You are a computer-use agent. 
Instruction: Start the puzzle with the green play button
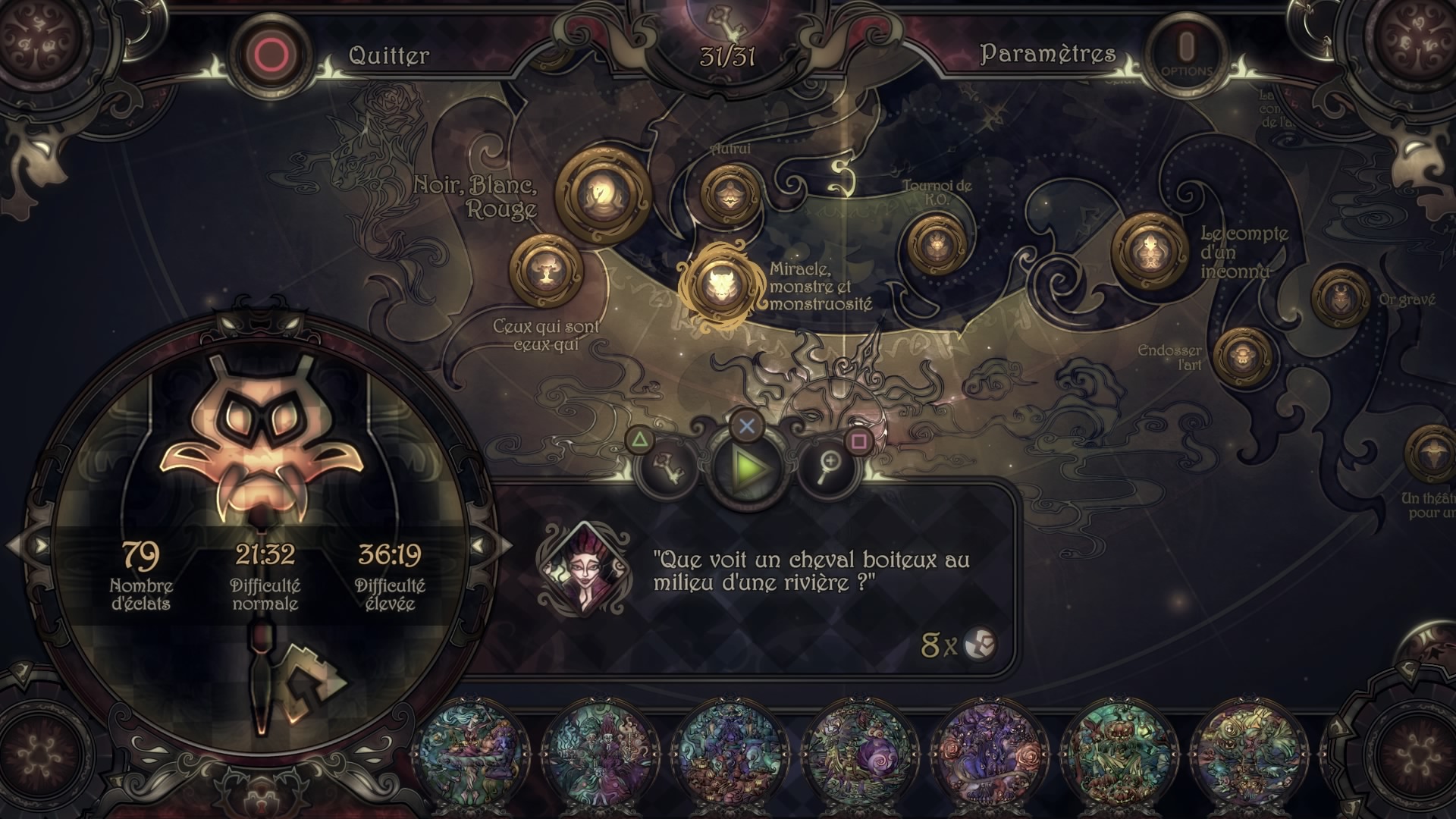(747, 467)
